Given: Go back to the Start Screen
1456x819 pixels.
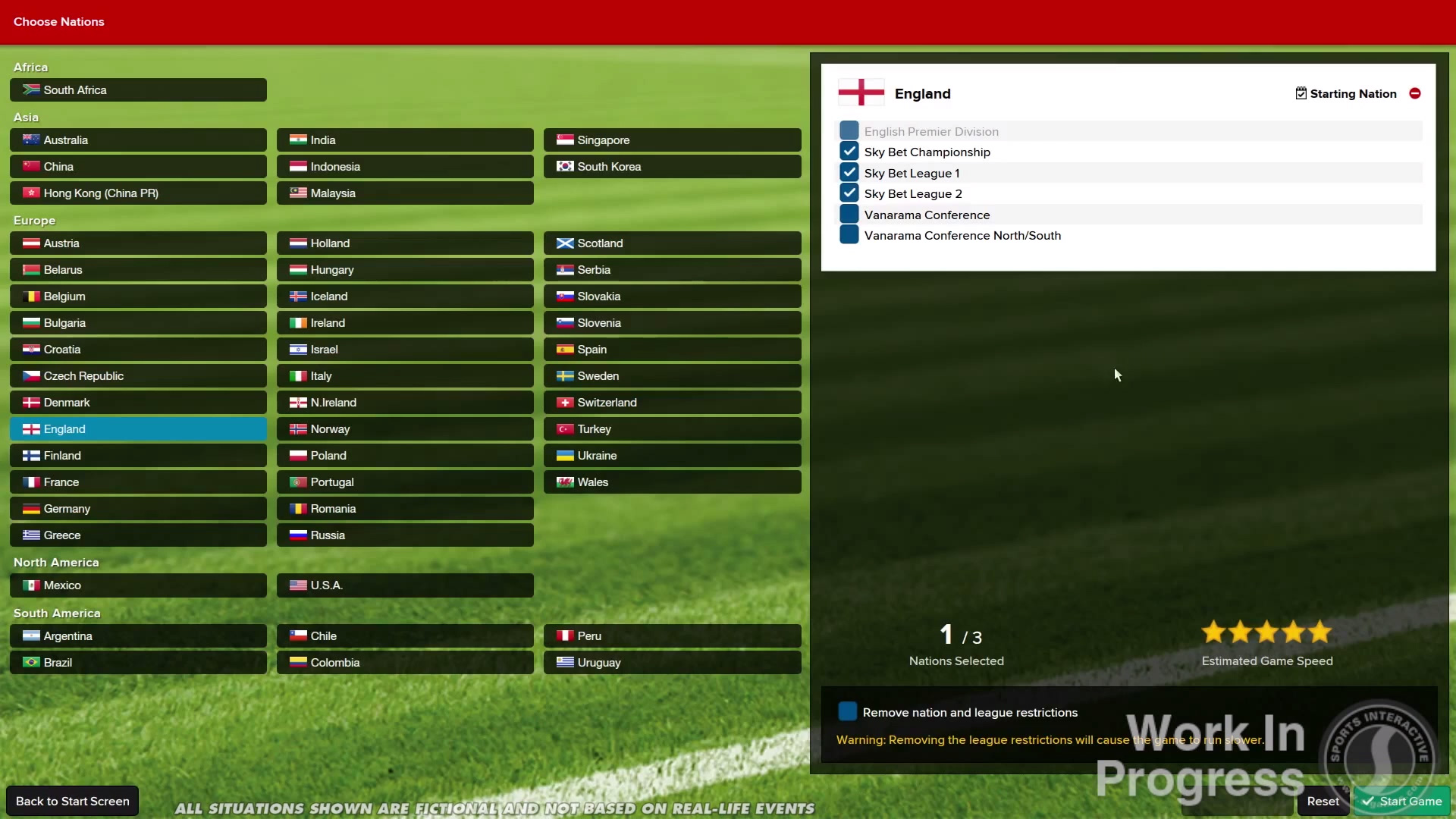Looking at the screenshot, I should point(73,801).
